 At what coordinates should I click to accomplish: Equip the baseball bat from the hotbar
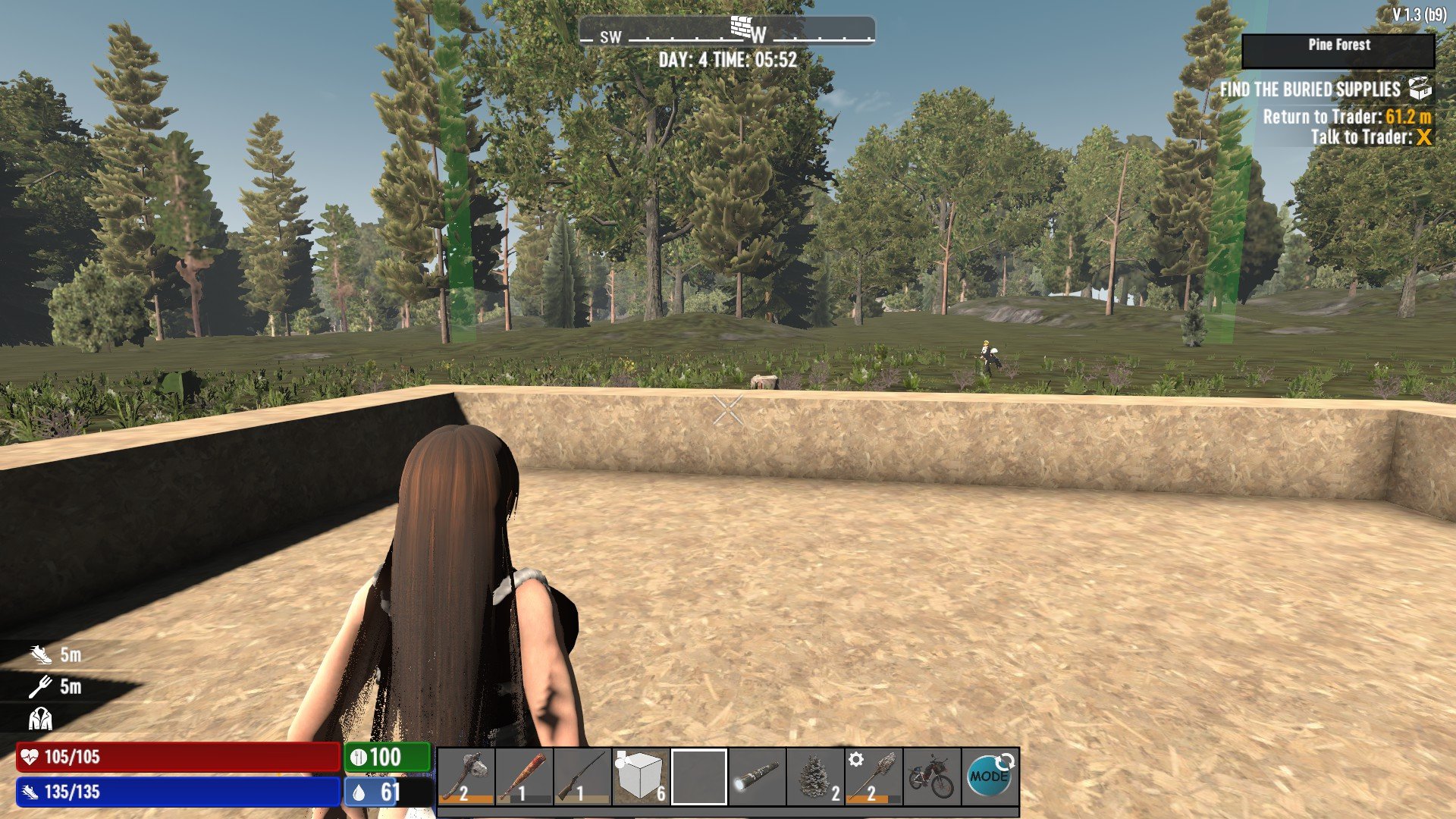pos(524,777)
